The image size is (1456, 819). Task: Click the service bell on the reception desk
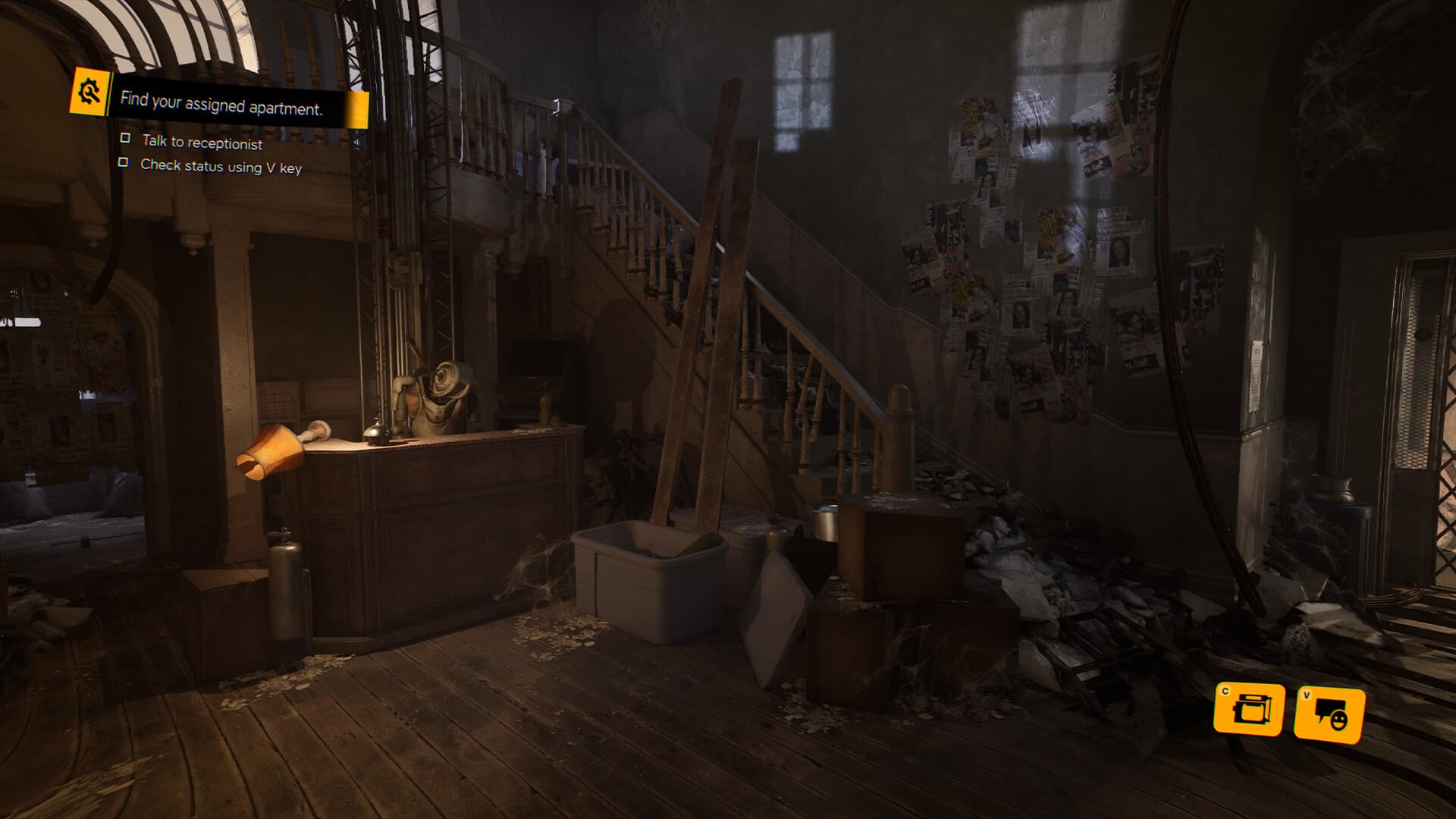coord(376,431)
